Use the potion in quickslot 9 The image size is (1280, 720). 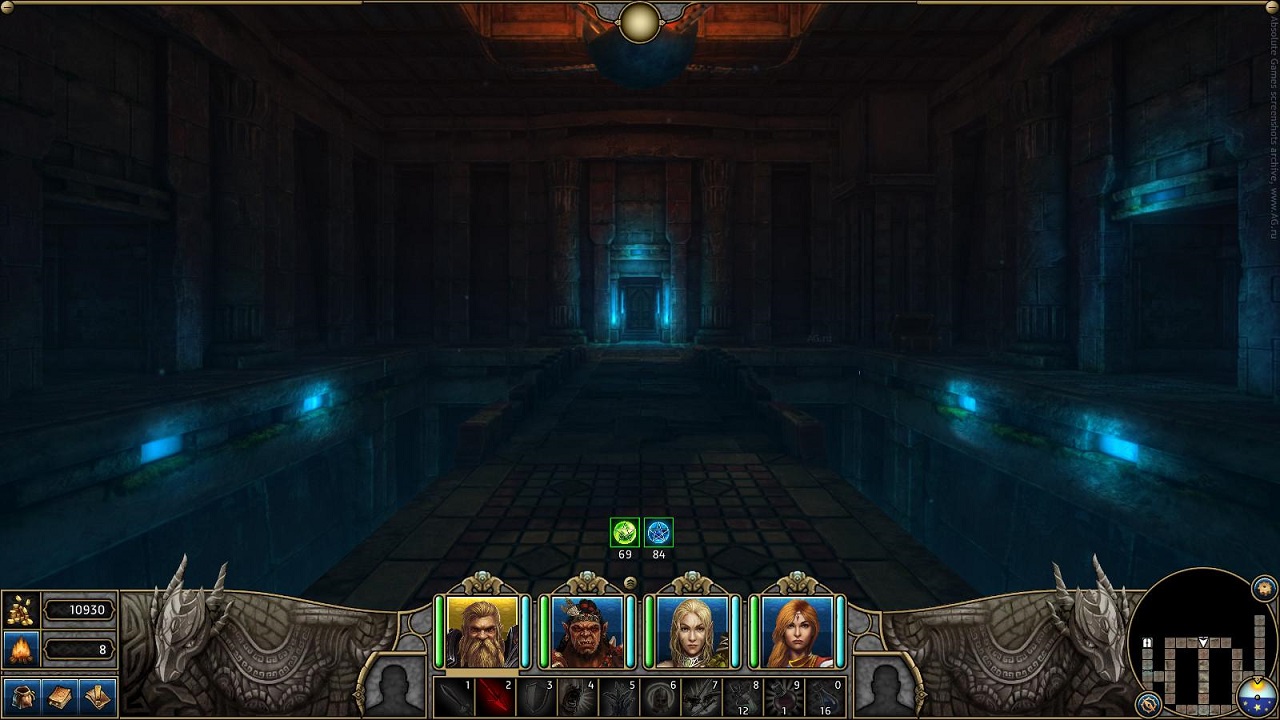click(784, 697)
